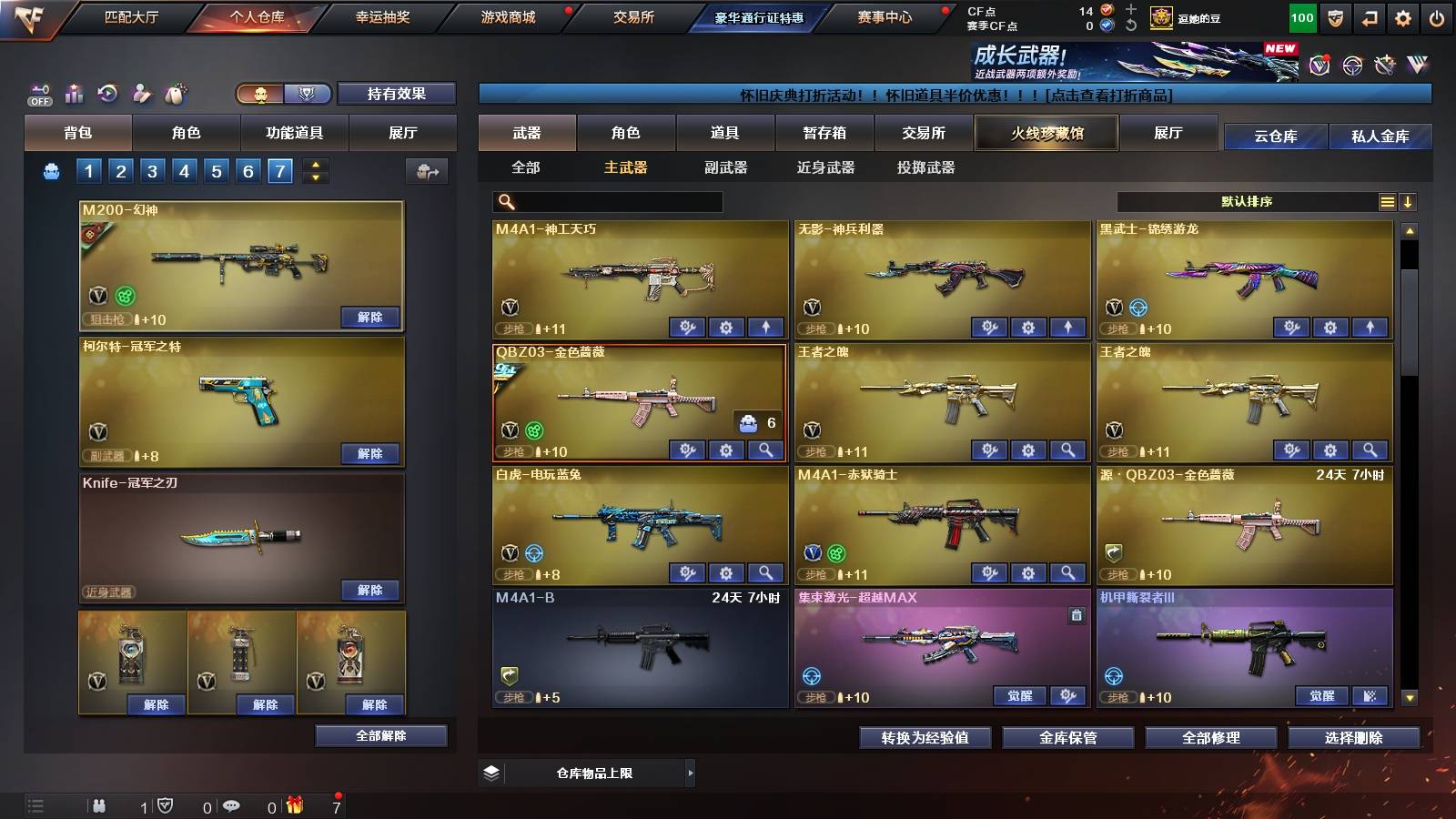
Task: Click the upgrade arrow on 黑武士-锦绣游龙 card
Action: pyautogui.click(x=1369, y=327)
